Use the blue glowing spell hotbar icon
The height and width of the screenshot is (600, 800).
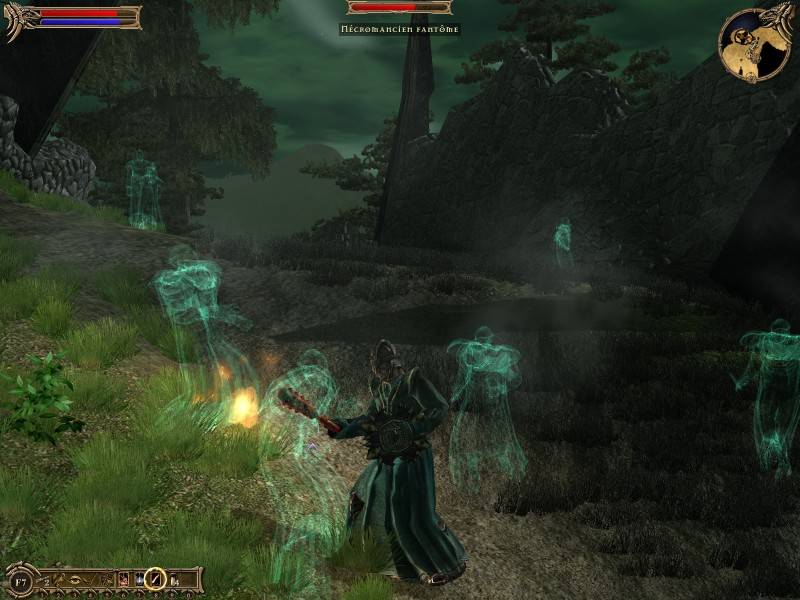pyautogui.click(x=139, y=579)
